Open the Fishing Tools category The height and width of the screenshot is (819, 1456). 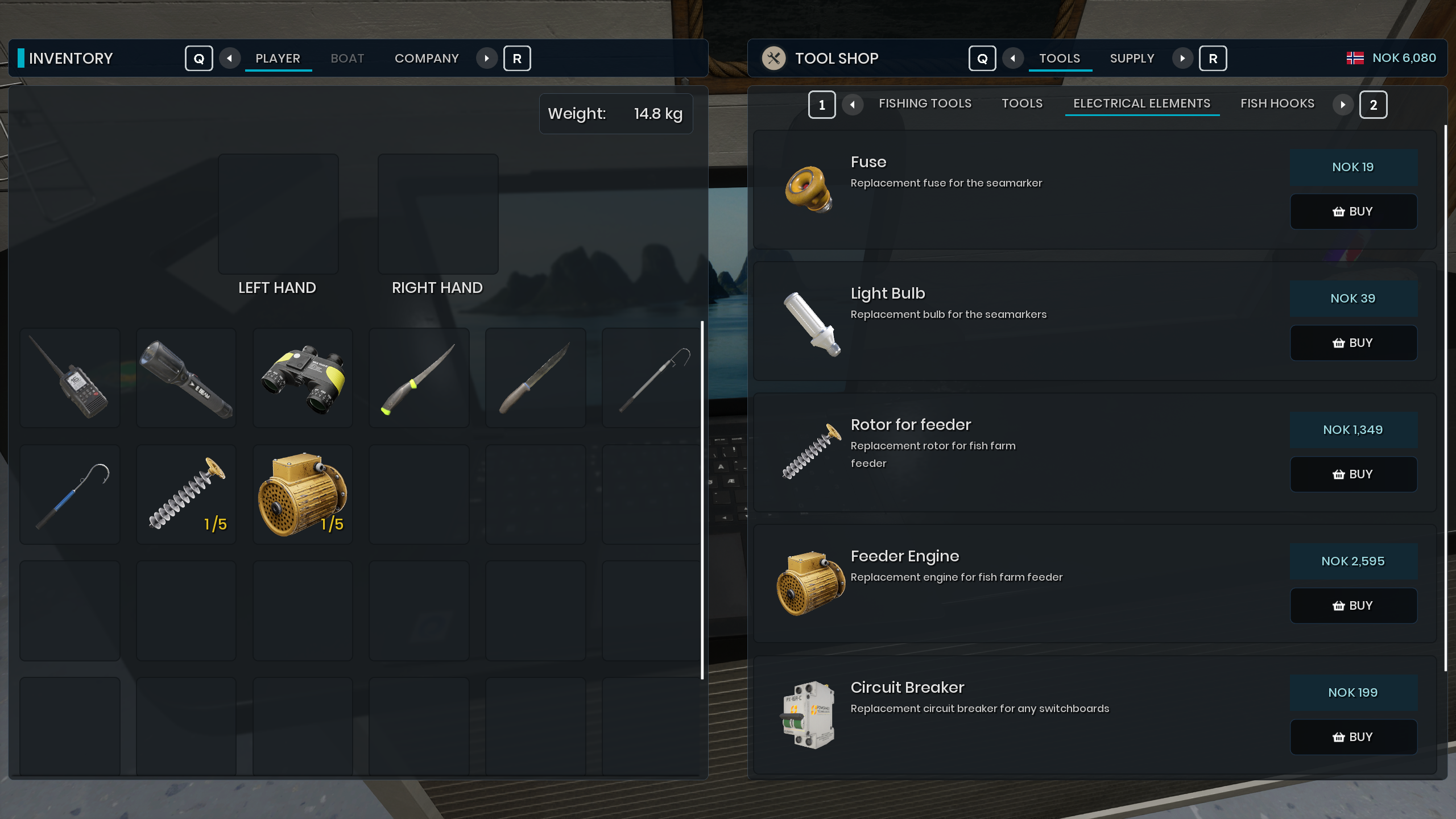(925, 104)
